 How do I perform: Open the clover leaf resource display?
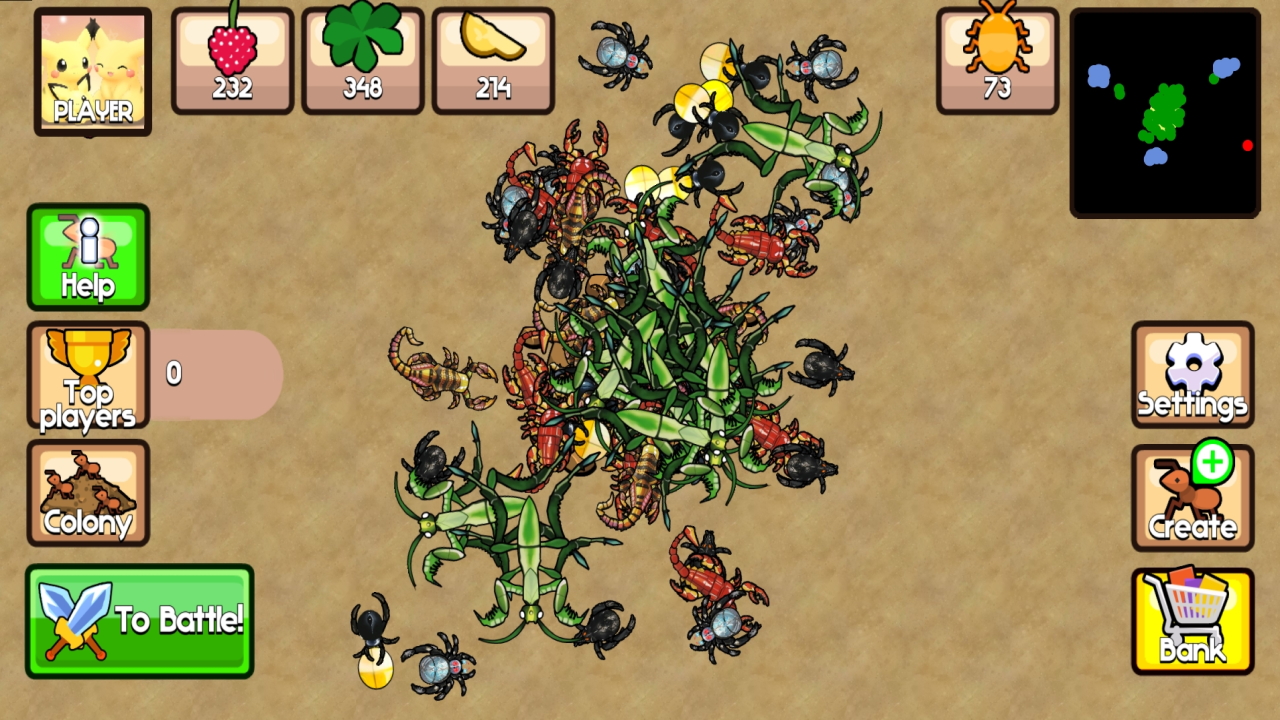(362, 60)
